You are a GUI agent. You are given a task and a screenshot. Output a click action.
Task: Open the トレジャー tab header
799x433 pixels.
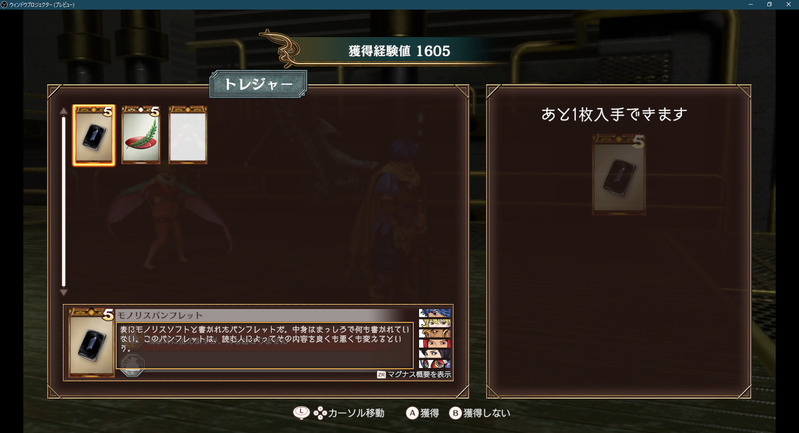point(258,85)
